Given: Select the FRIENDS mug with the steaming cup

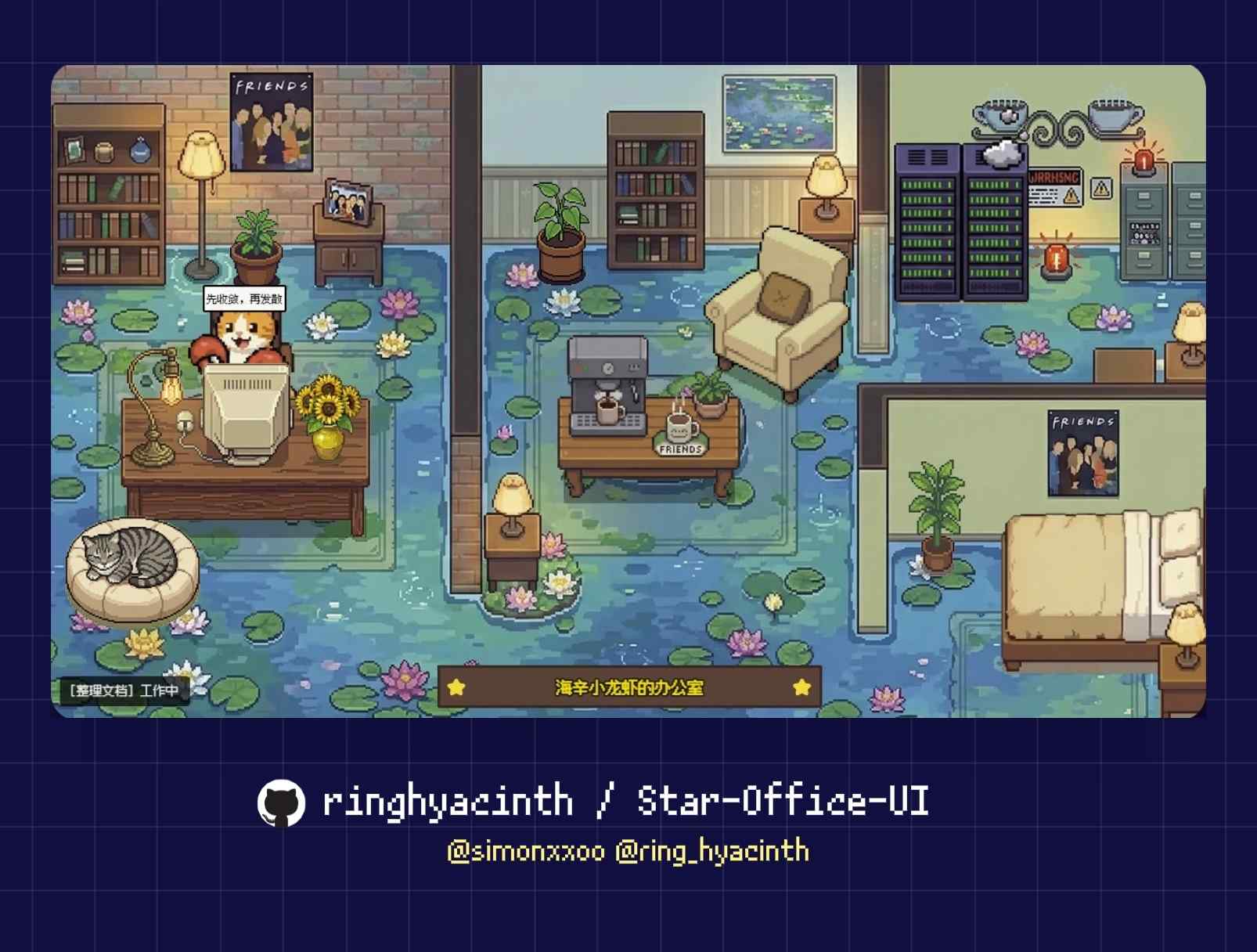Looking at the screenshot, I should pos(679,429).
